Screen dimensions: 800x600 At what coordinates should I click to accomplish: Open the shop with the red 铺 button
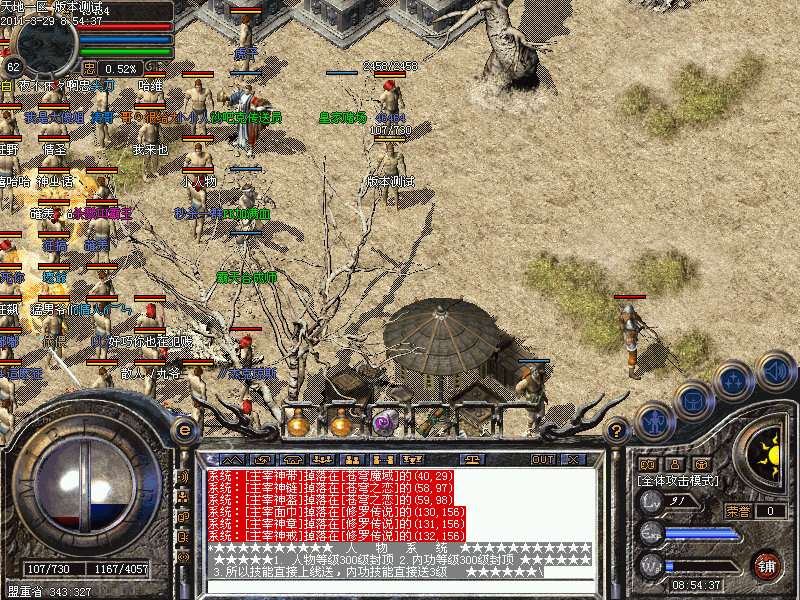766,565
